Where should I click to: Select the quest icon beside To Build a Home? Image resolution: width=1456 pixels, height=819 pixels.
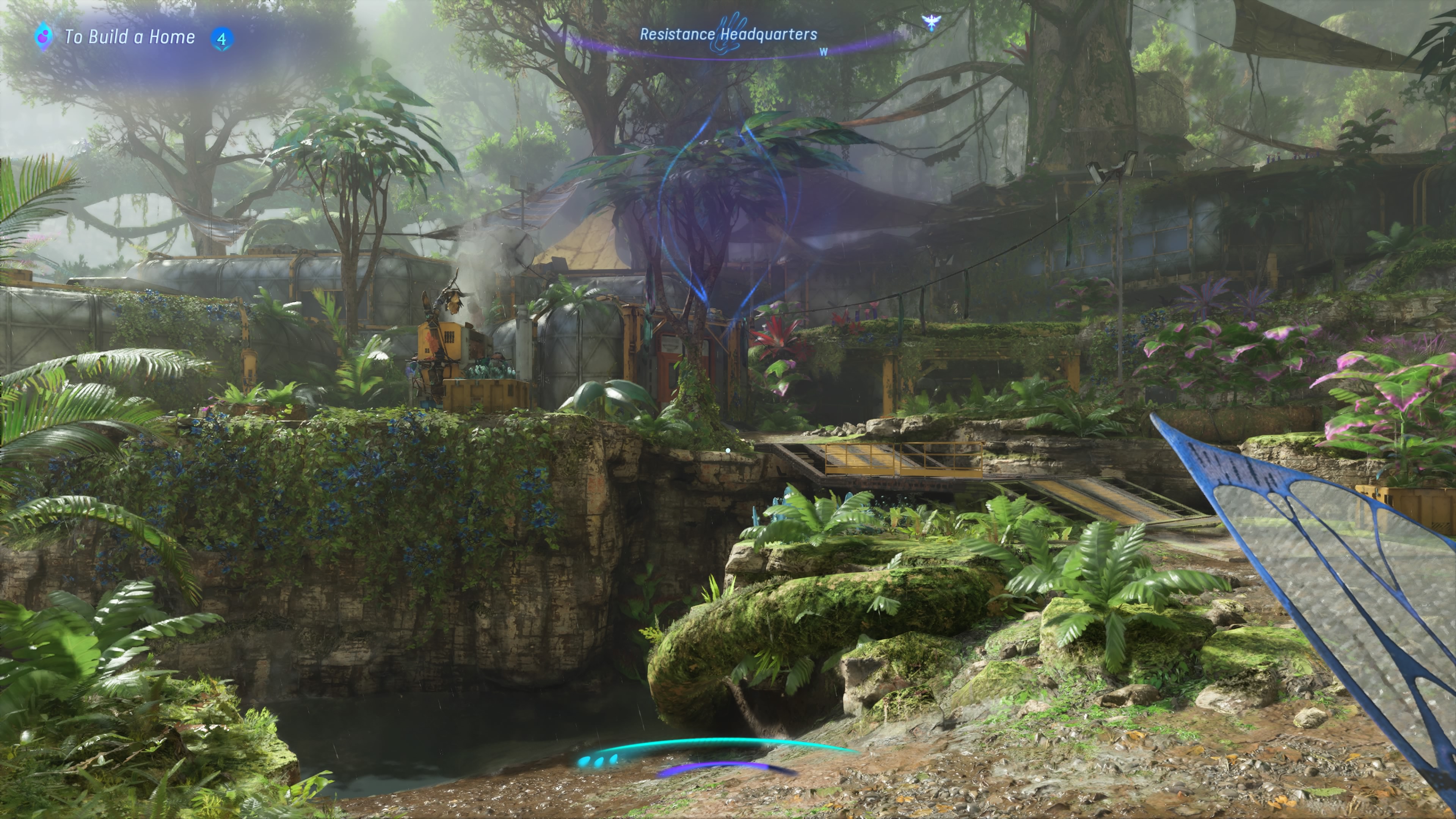point(43,37)
